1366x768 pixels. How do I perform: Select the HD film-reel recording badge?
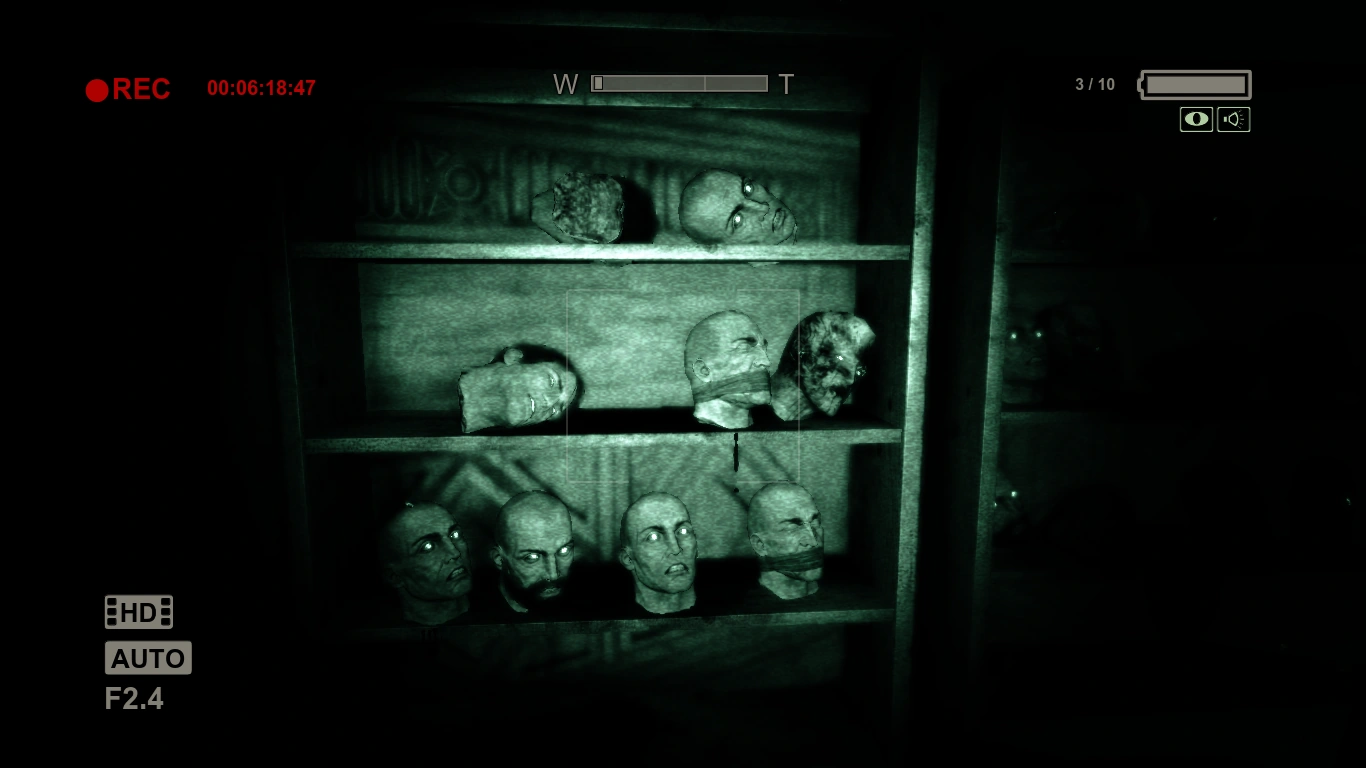coord(138,611)
